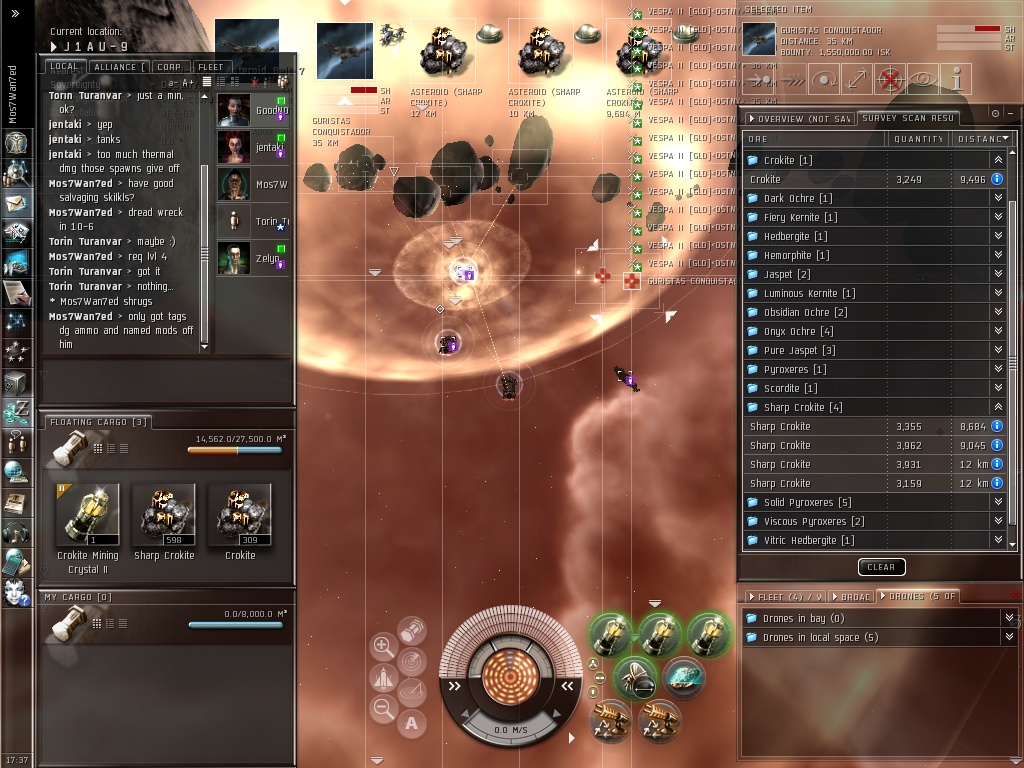Image resolution: width=1024 pixels, height=768 pixels.
Task: Click the zoom-out magnifier near the HUD
Action: (383, 709)
